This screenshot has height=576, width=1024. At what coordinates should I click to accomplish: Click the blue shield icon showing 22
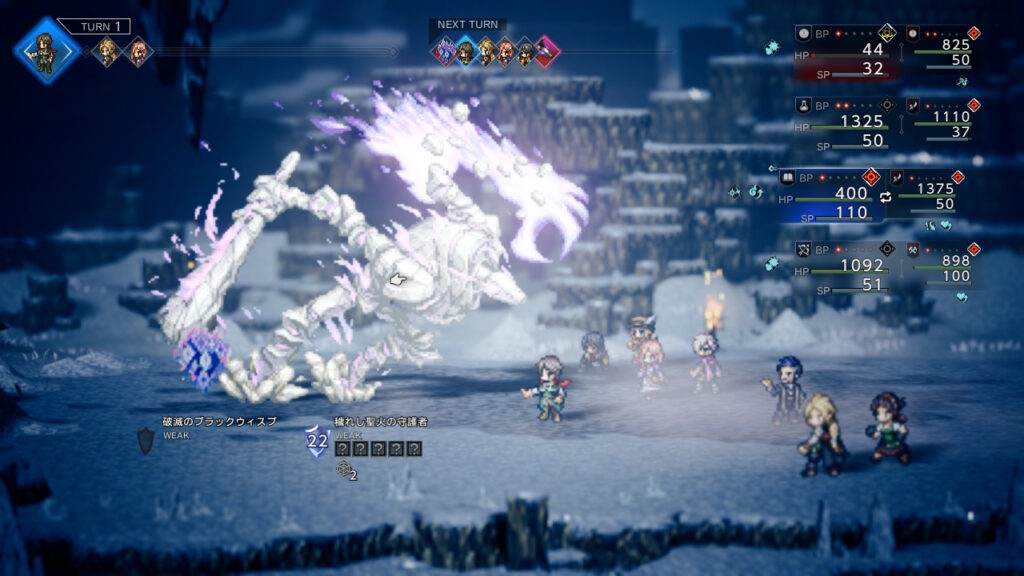pyautogui.click(x=317, y=441)
